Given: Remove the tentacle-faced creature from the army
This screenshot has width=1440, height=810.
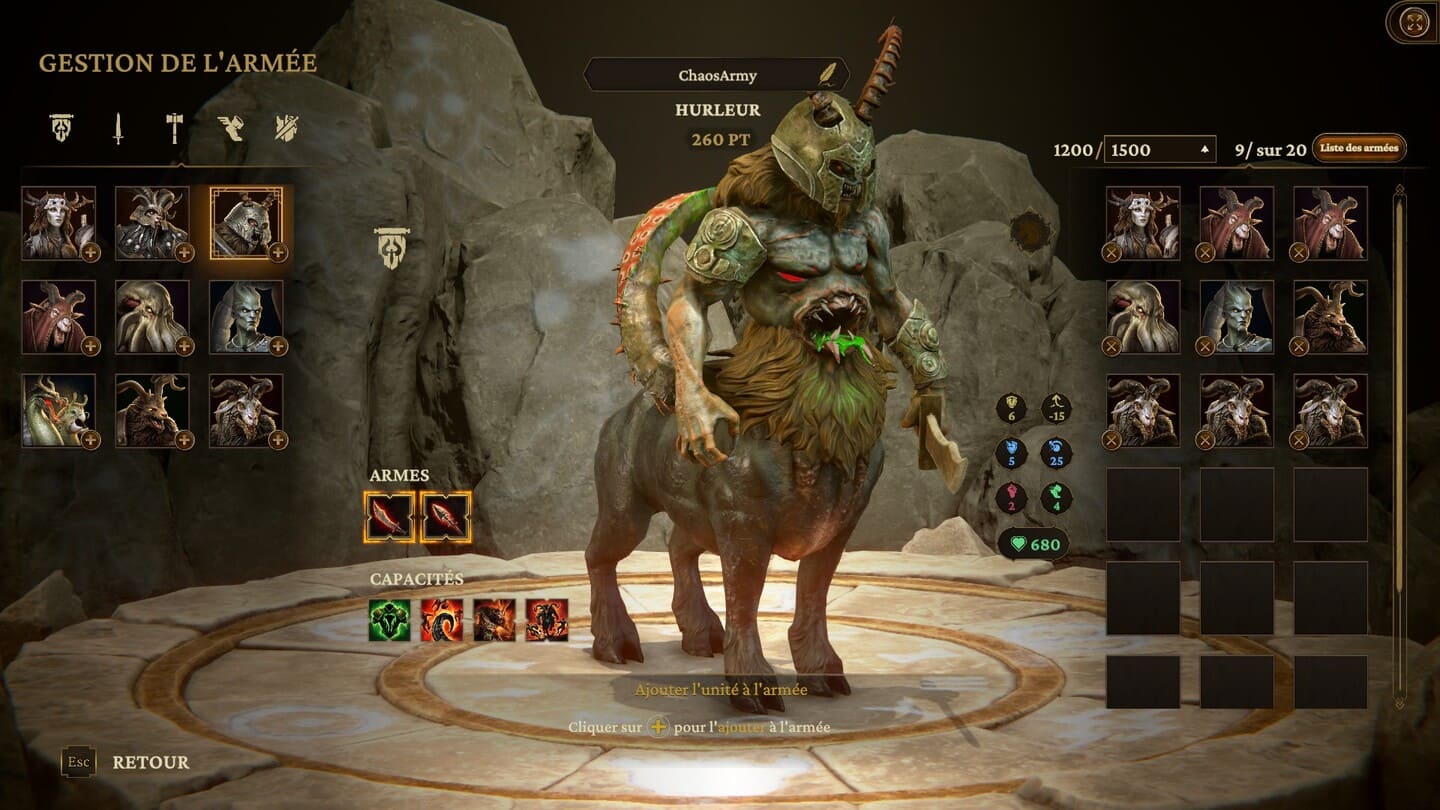Looking at the screenshot, I should pos(1111,346).
